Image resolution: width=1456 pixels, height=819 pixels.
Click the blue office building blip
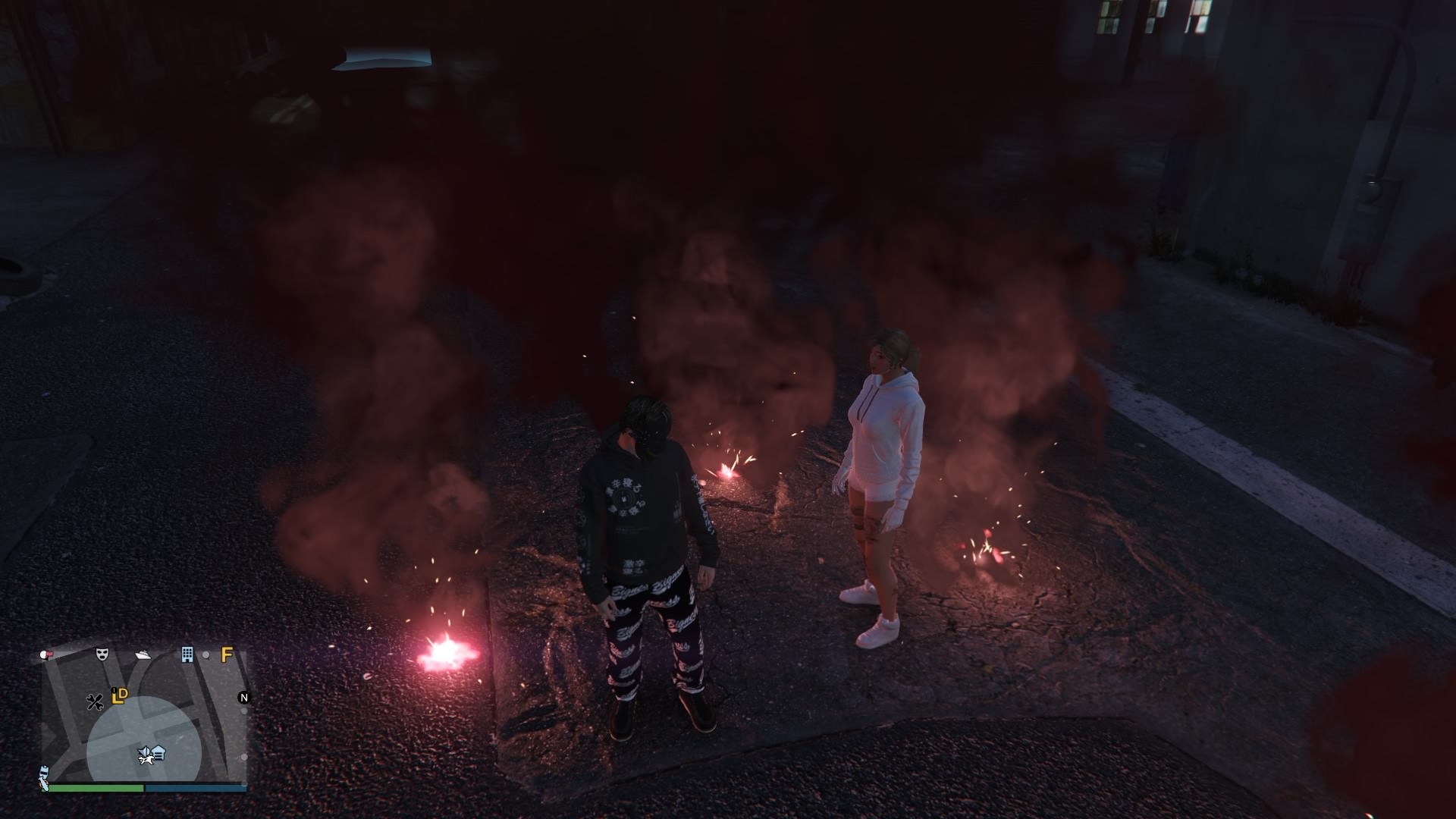tap(187, 654)
